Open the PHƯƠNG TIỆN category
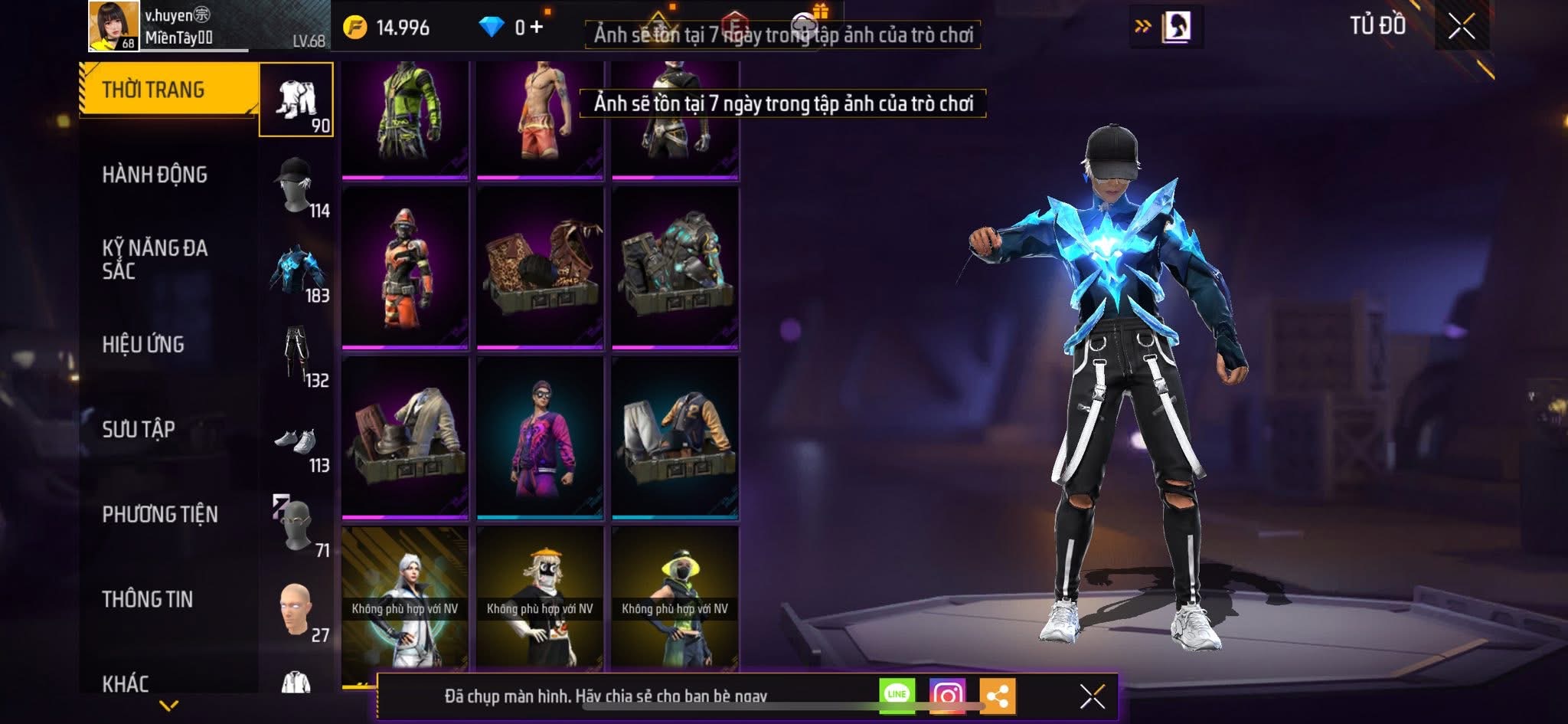The height and width of the screenshot is (724, 1568). (x=160, y=514)
